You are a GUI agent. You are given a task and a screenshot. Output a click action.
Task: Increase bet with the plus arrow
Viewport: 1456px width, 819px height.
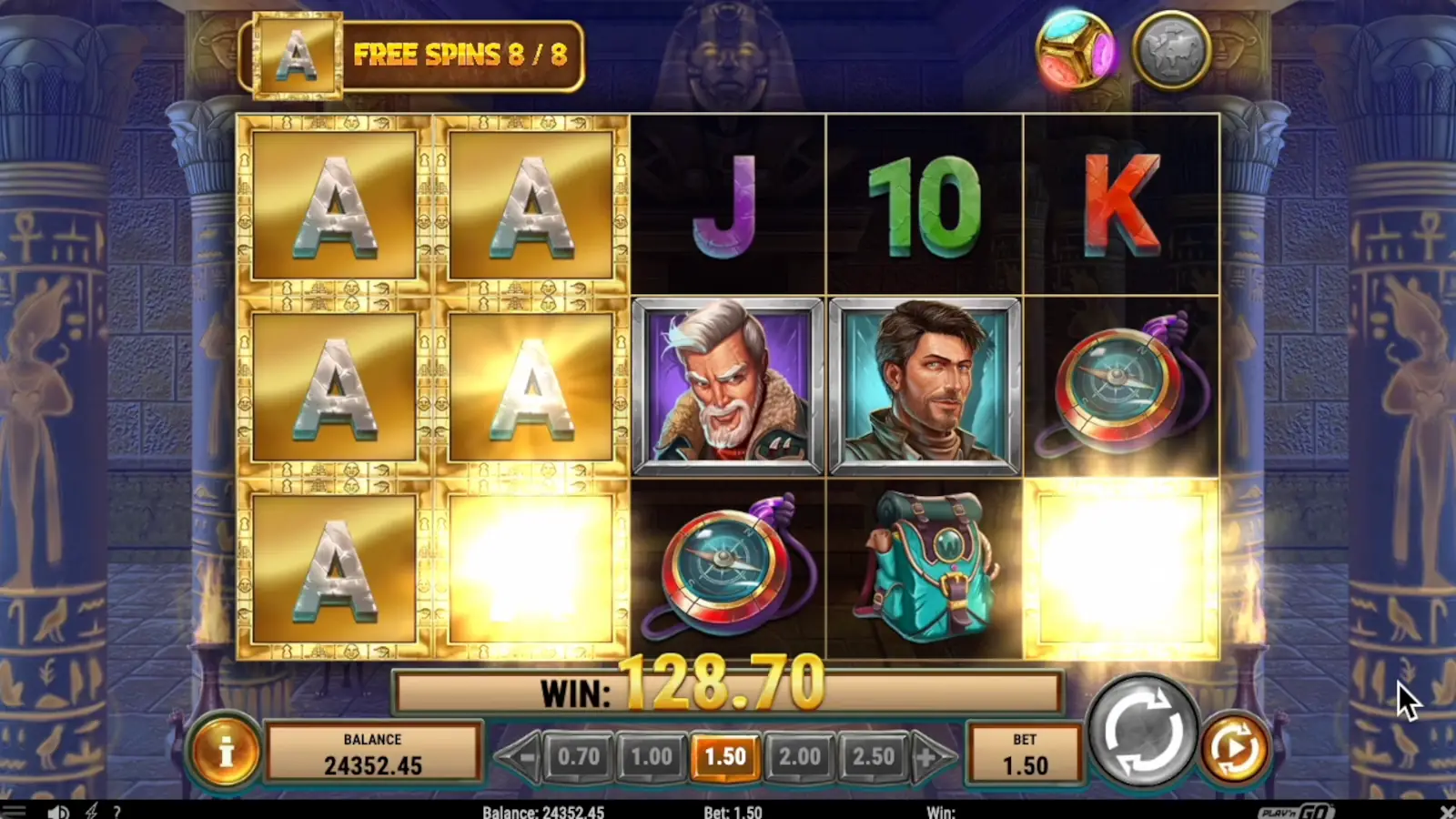pyautogui.click(x=925, y=755)
